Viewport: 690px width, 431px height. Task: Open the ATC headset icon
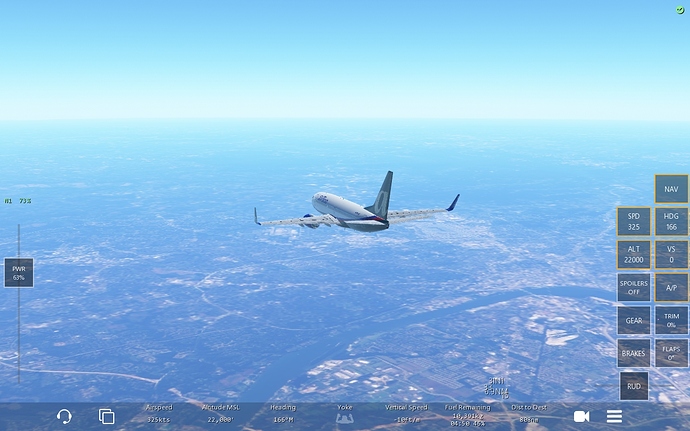65,416
